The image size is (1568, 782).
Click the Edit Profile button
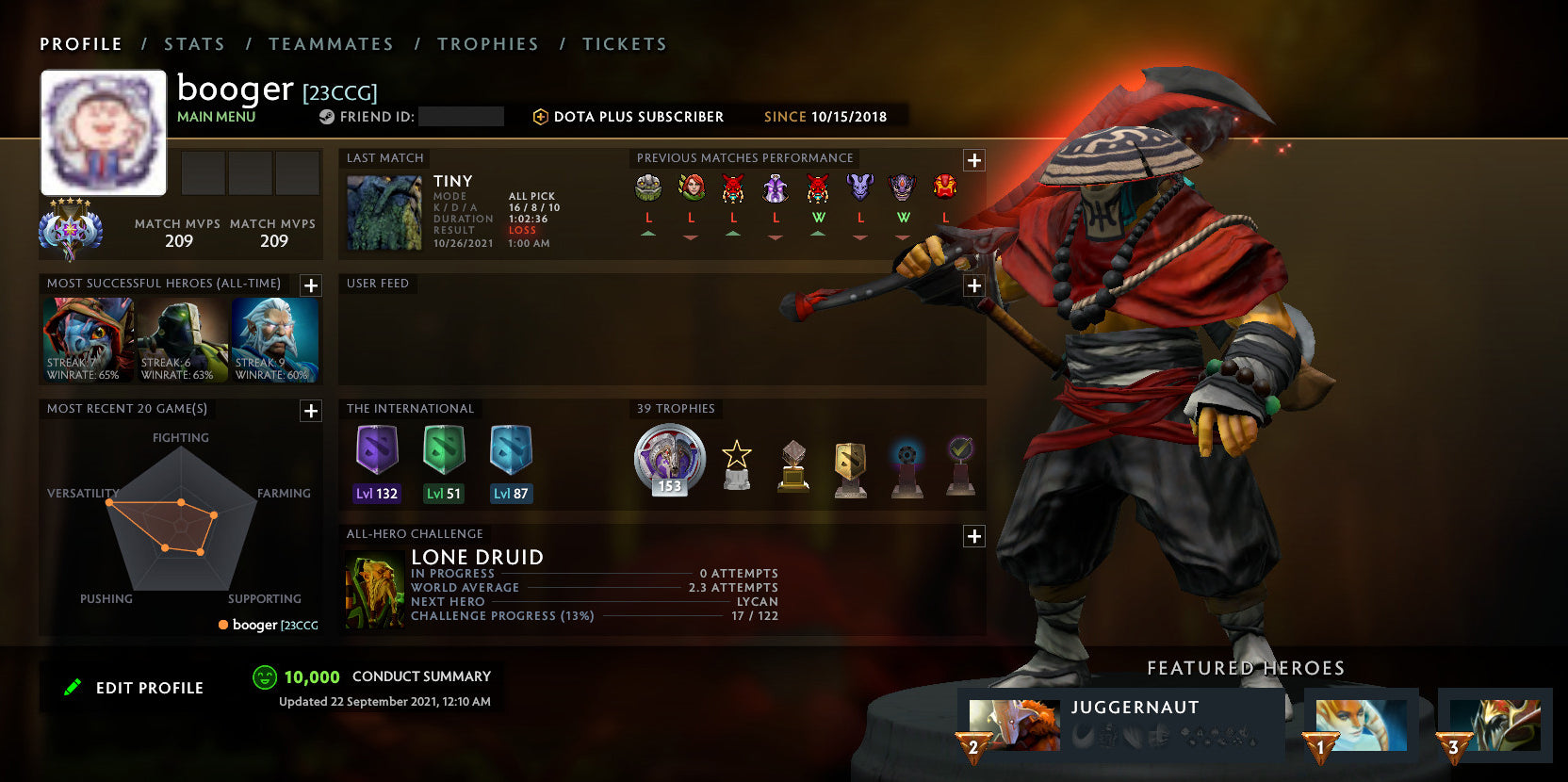(132, 687)
